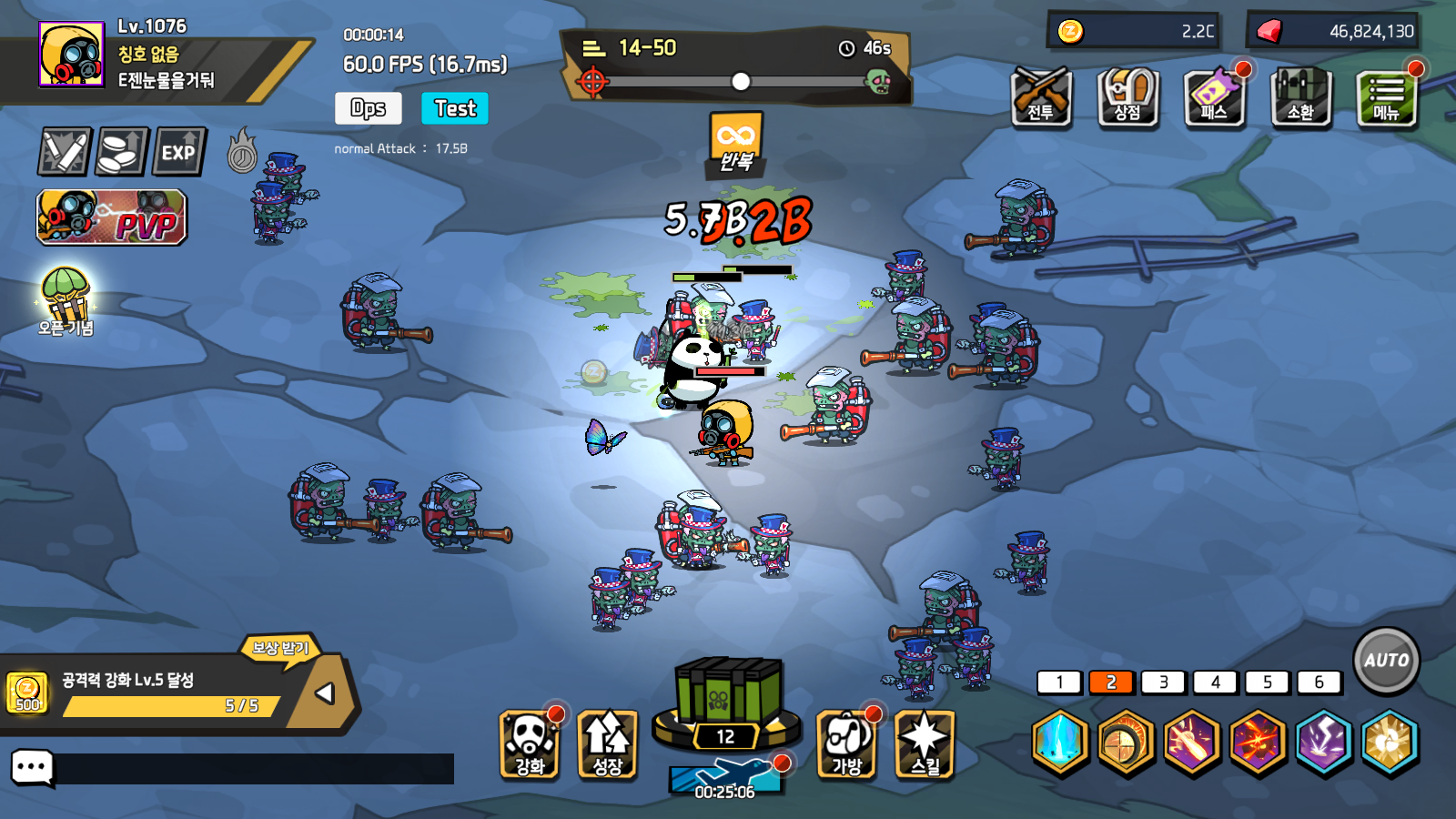Image resolution: width=1456 pixels, height=819 pixels.
Task: Claim quest reward with 보상 받기
Action: point(281,648)
